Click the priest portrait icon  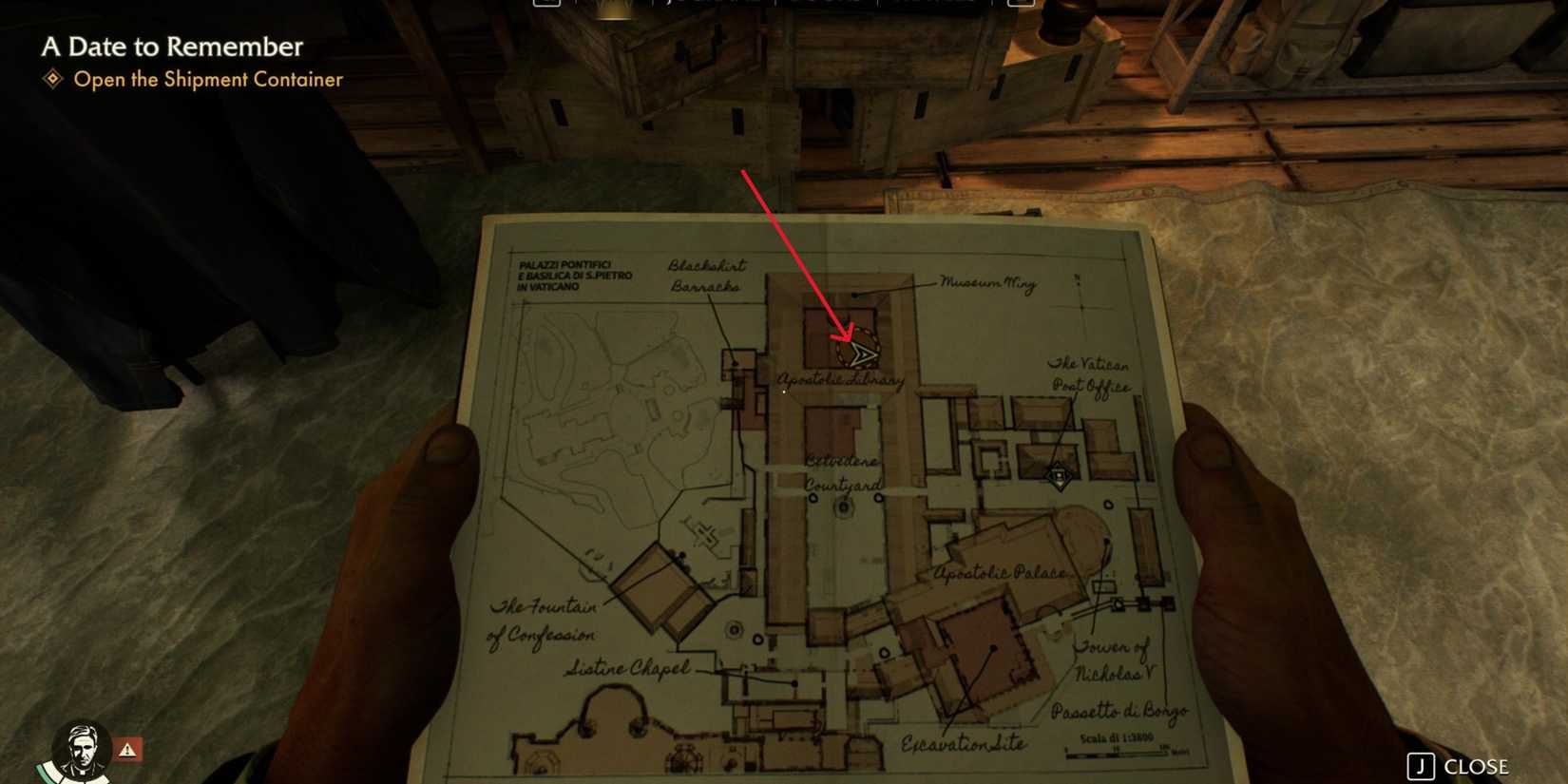pos(84,750)
